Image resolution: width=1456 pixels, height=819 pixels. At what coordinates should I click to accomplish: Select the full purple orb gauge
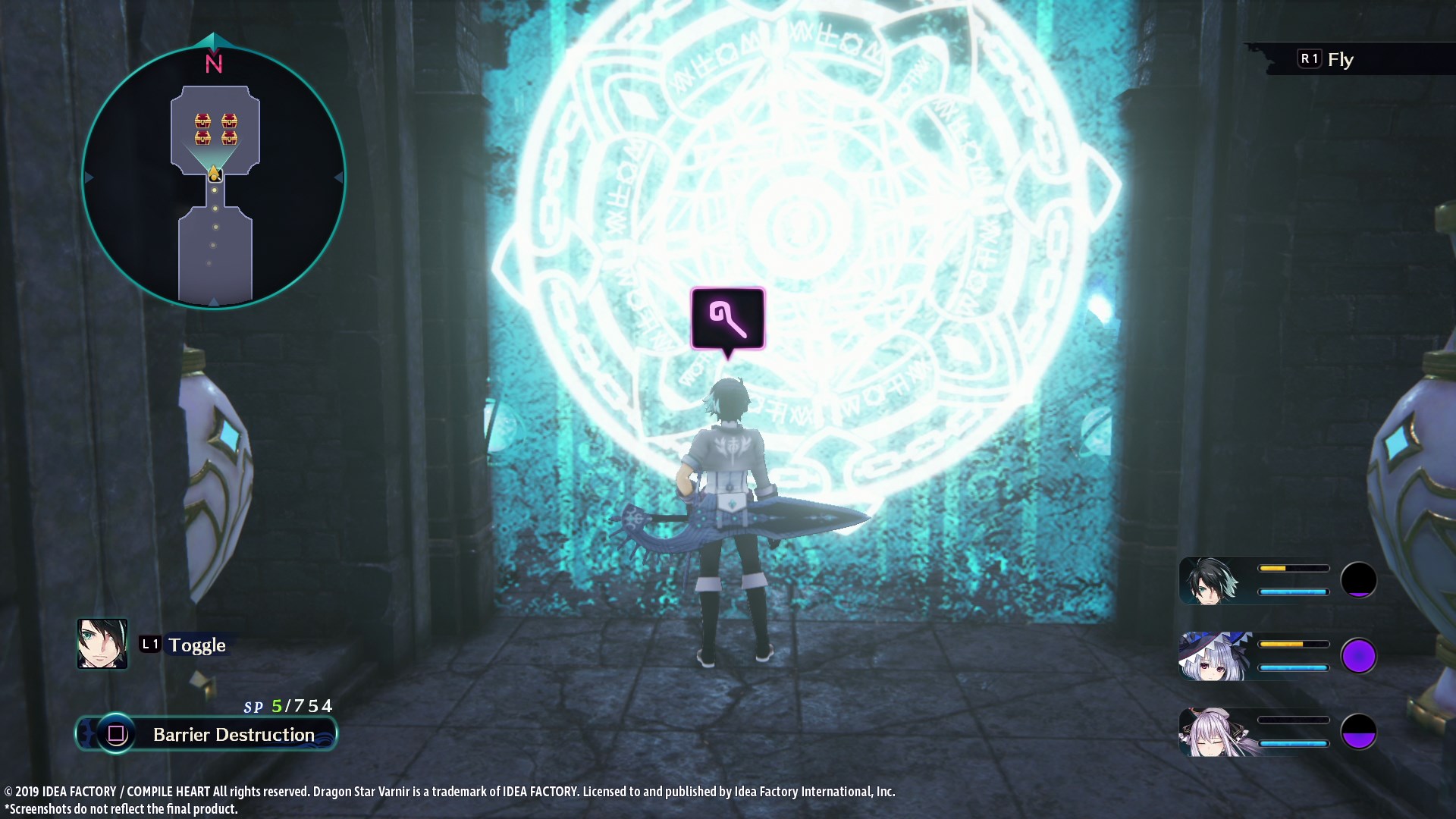coord(1358,656)
